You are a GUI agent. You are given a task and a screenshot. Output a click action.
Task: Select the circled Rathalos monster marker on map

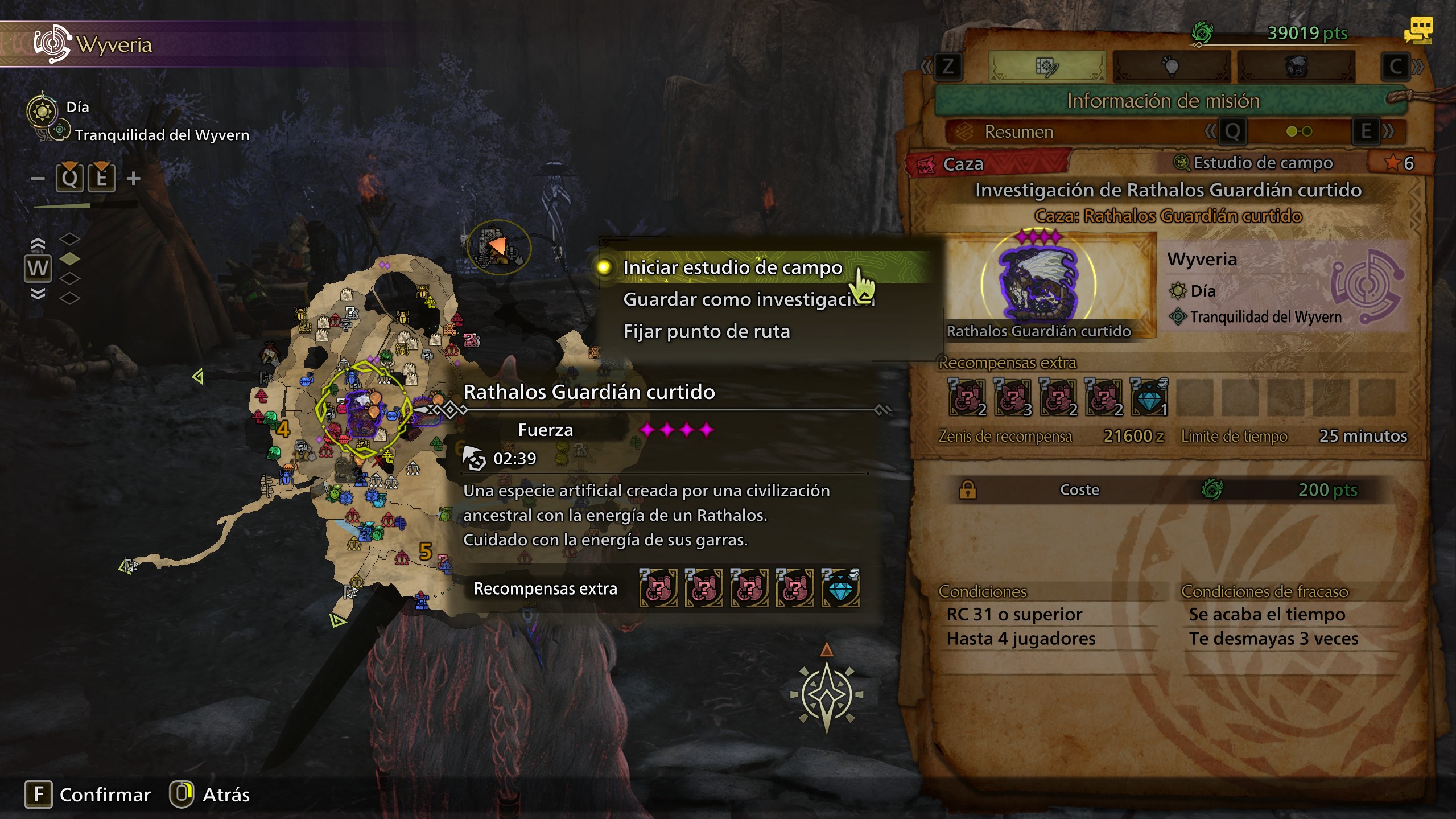[x=362, y=409]
